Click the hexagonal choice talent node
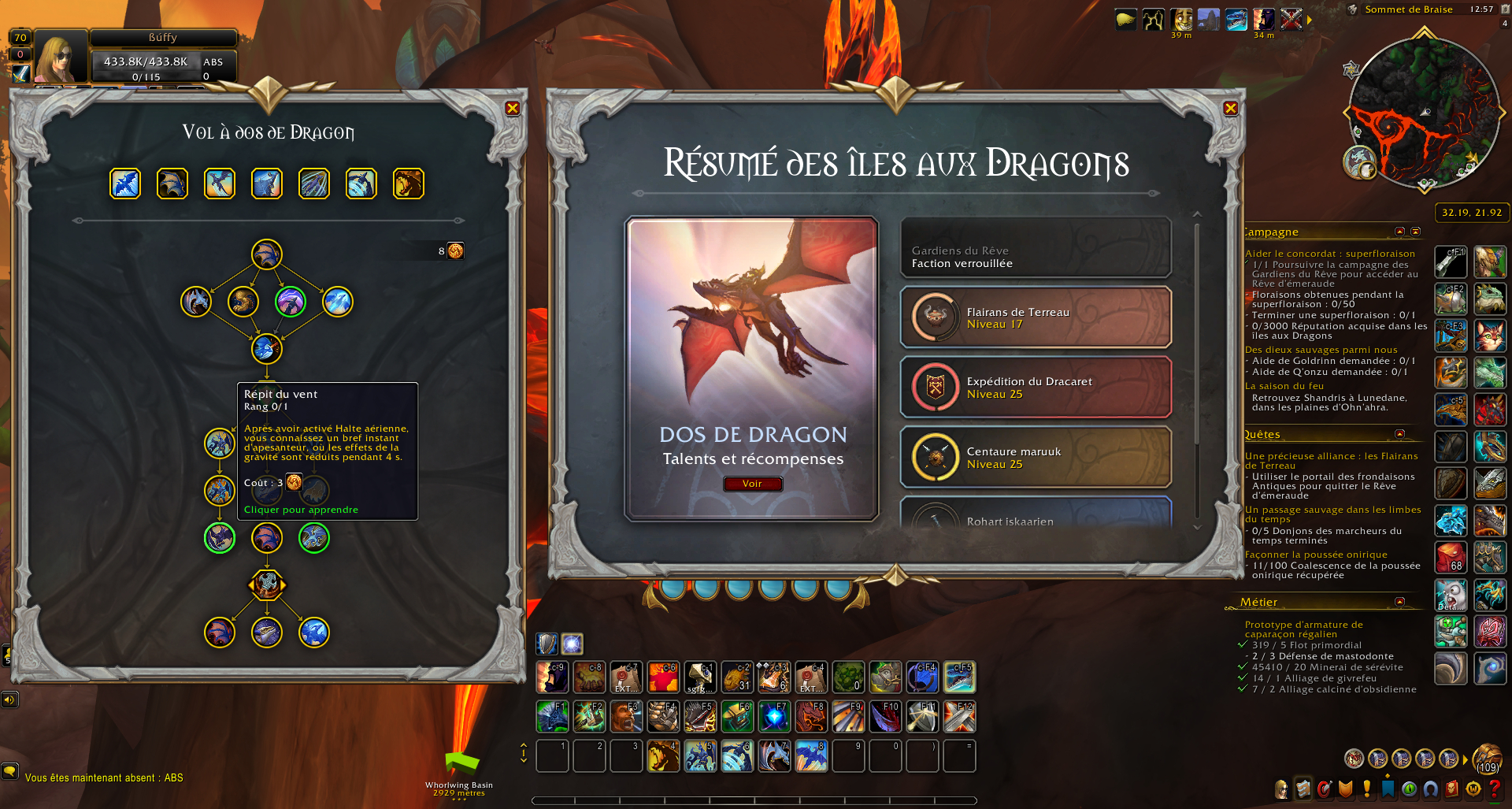The height and width of the screenshot is (809, 1512). [267, 585]
